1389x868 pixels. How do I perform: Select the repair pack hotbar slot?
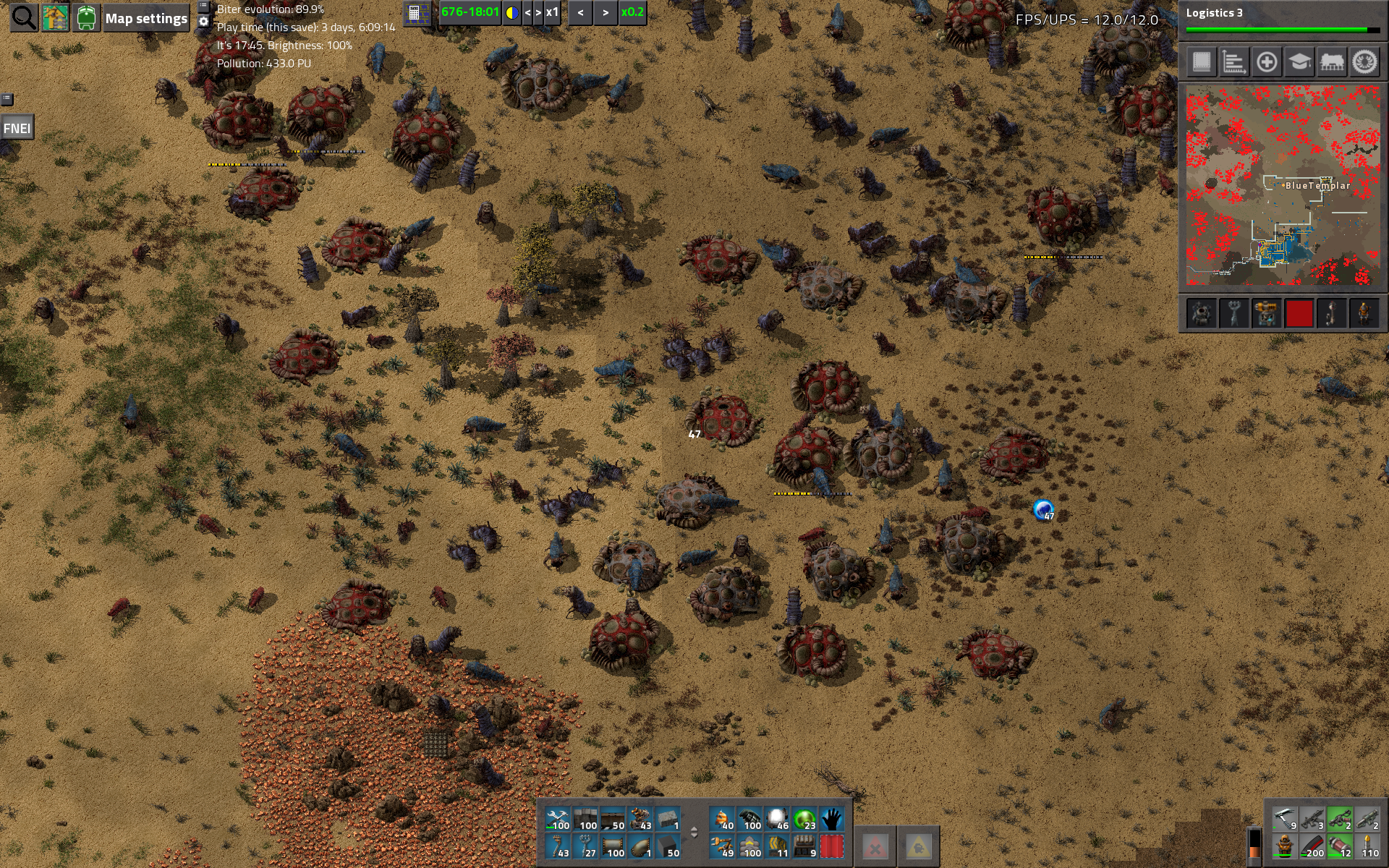(558, 819)
